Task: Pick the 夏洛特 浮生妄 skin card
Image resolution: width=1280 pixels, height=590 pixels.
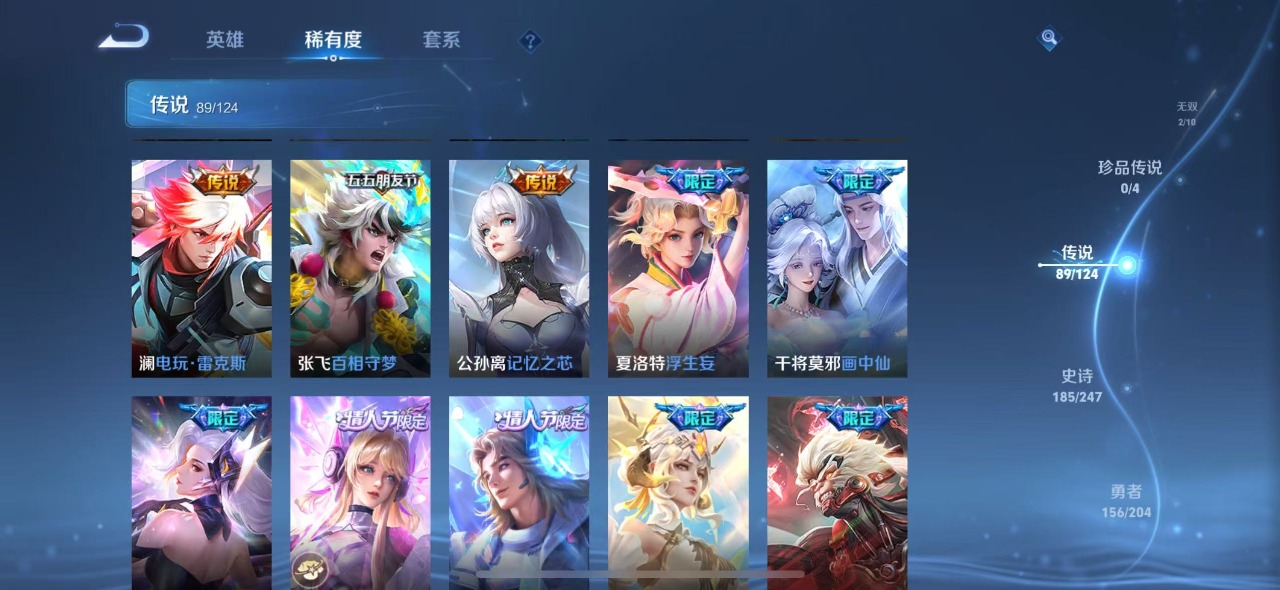Action: tap(678, 268)
